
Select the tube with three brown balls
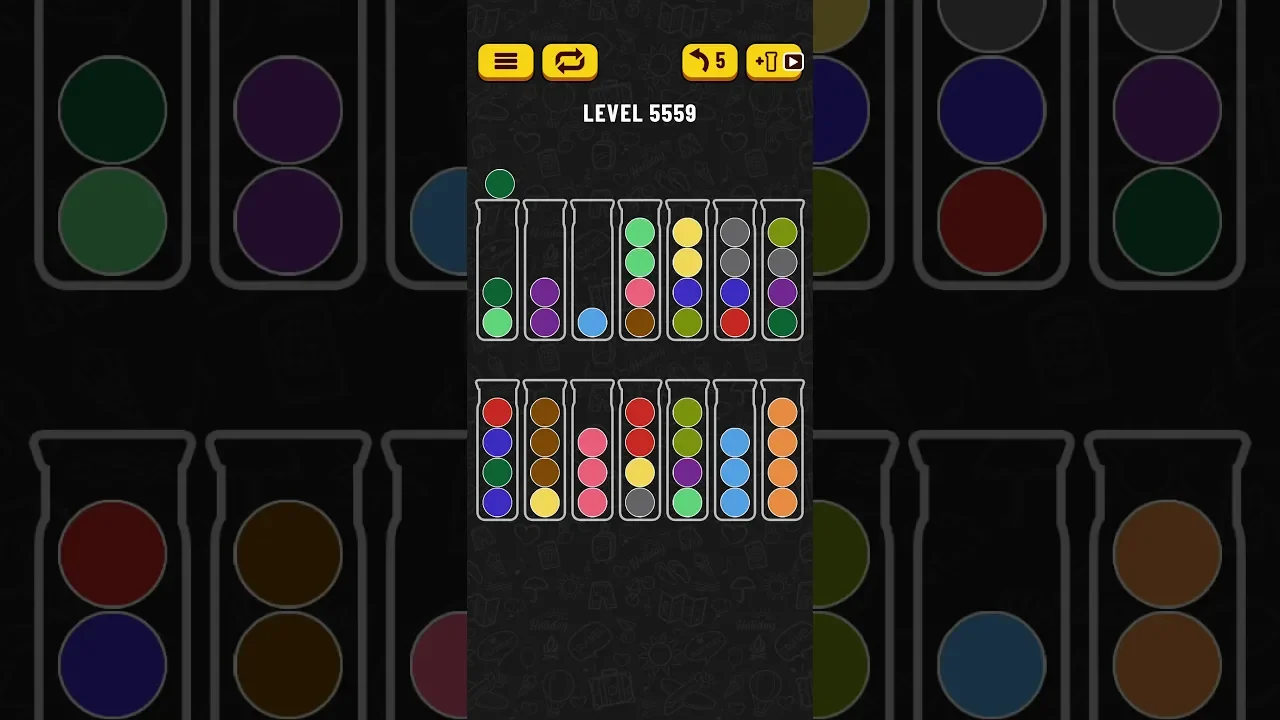pos(545,452)
